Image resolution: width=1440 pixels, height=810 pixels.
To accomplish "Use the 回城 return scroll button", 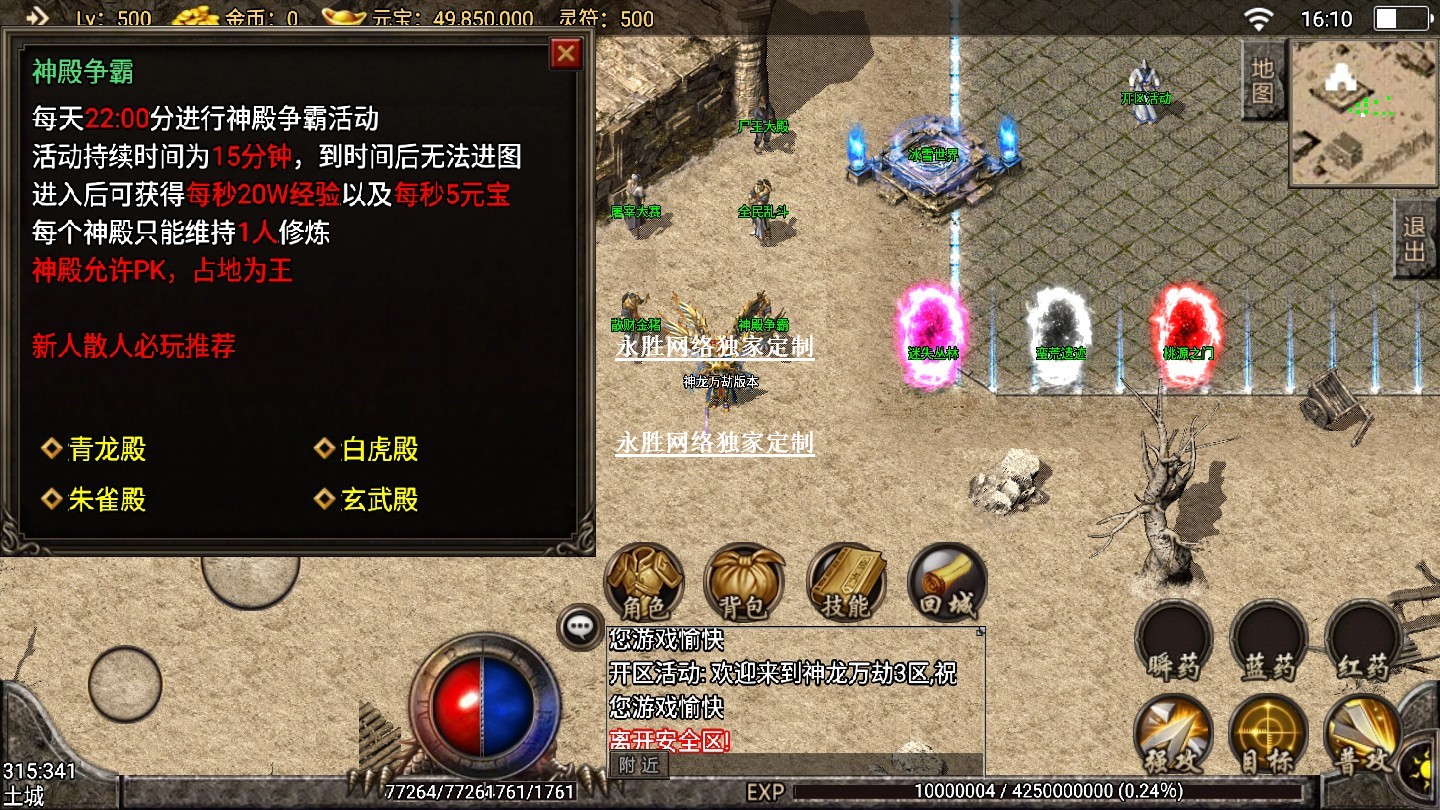I will (x=947, y=582).
